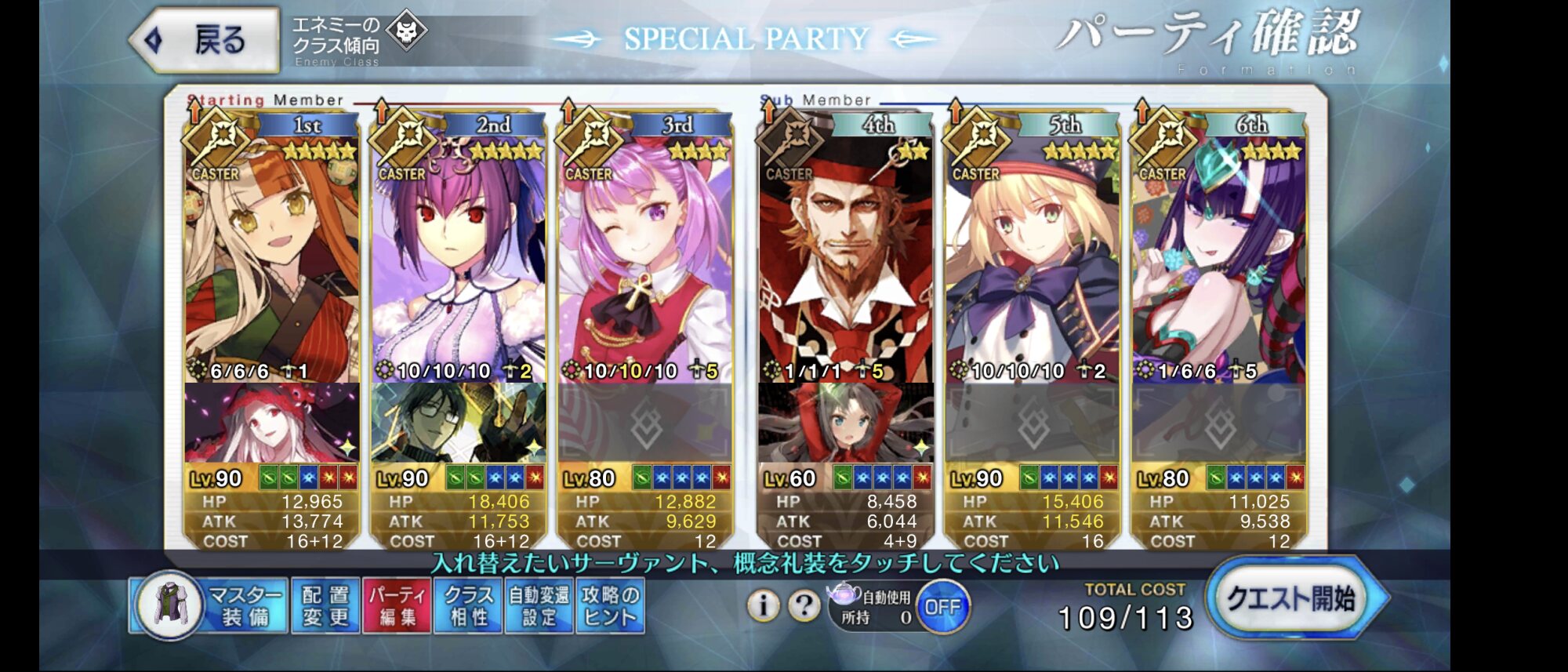Toggle the auto-use OFF switch
The height and width of the screenshot is (672, 1568).
click(x=942, y=607)
